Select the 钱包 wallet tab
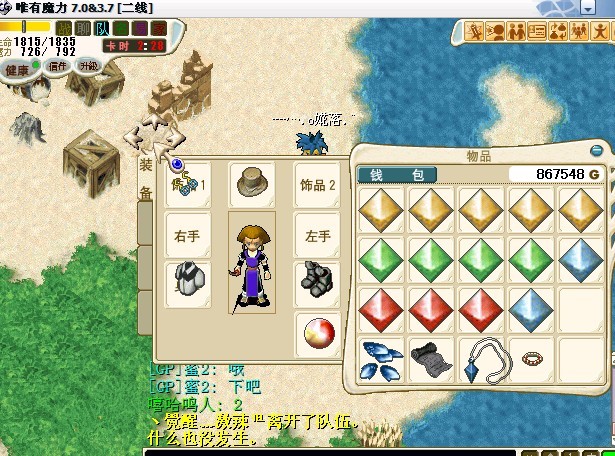The image size is (615, 456). click(x=397, y=174)
